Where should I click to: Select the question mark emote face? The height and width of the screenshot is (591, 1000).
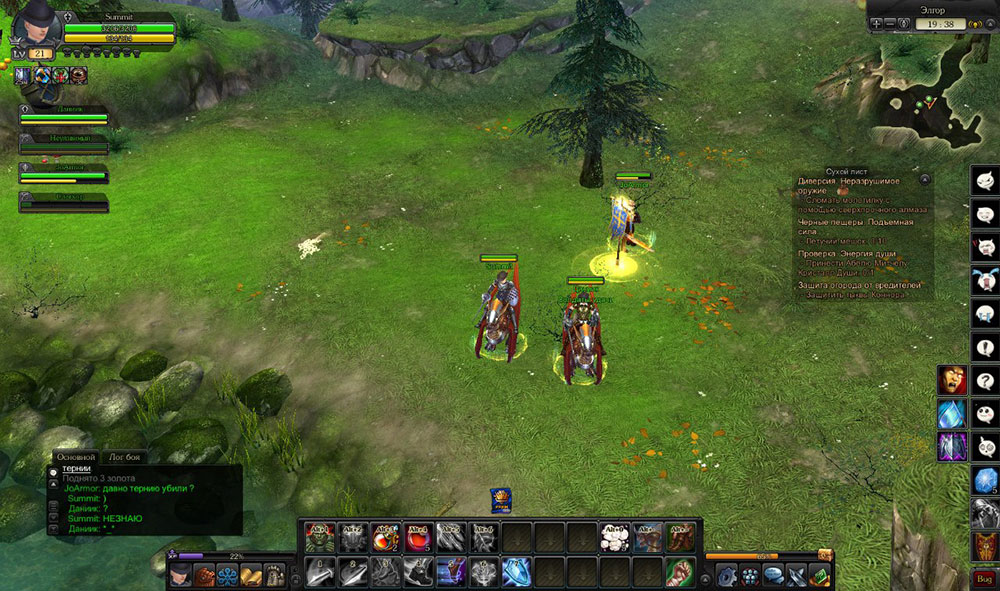(x=985, y=380)
